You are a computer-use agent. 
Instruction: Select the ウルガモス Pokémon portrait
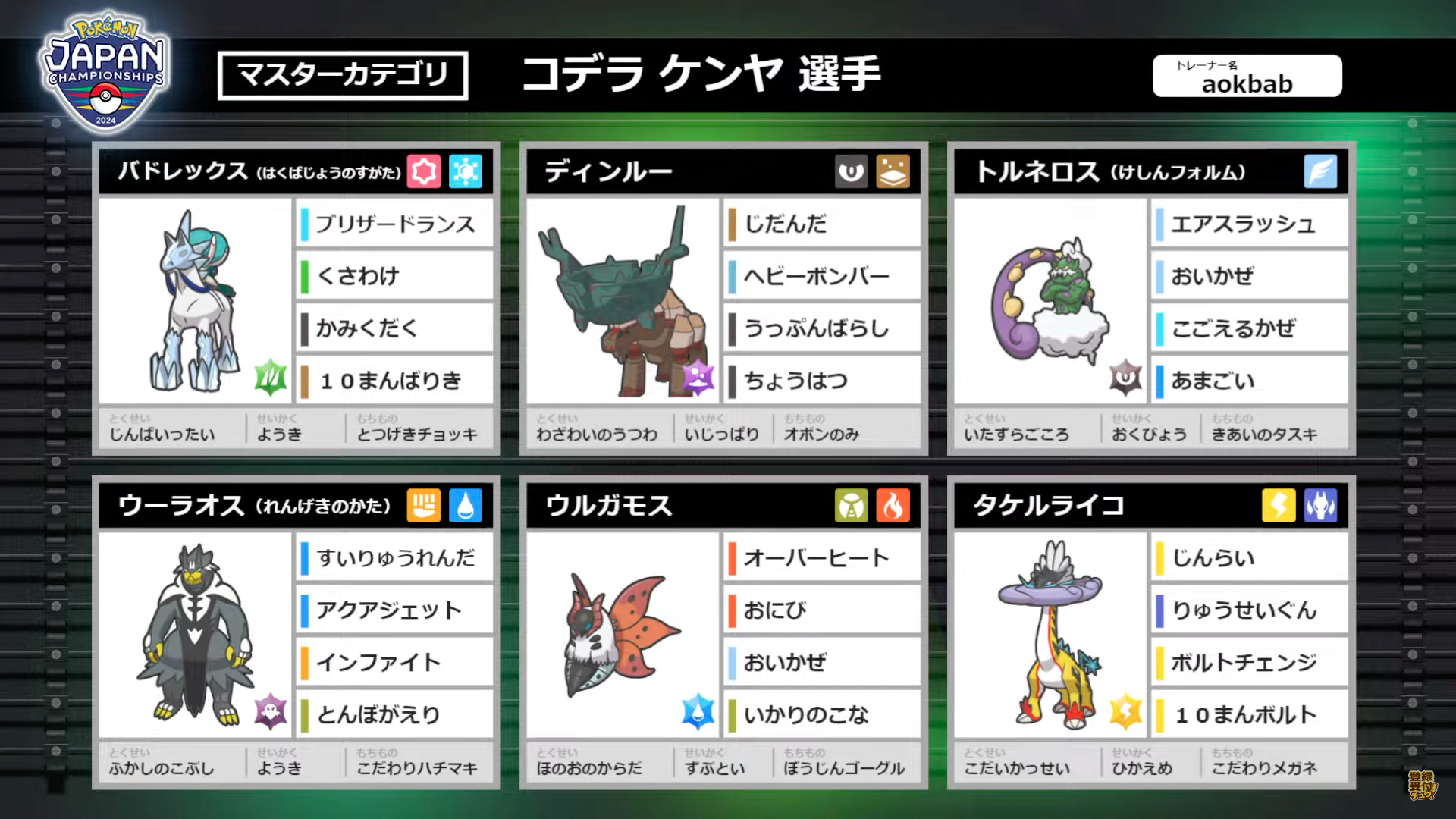click(x=622, y=635)
